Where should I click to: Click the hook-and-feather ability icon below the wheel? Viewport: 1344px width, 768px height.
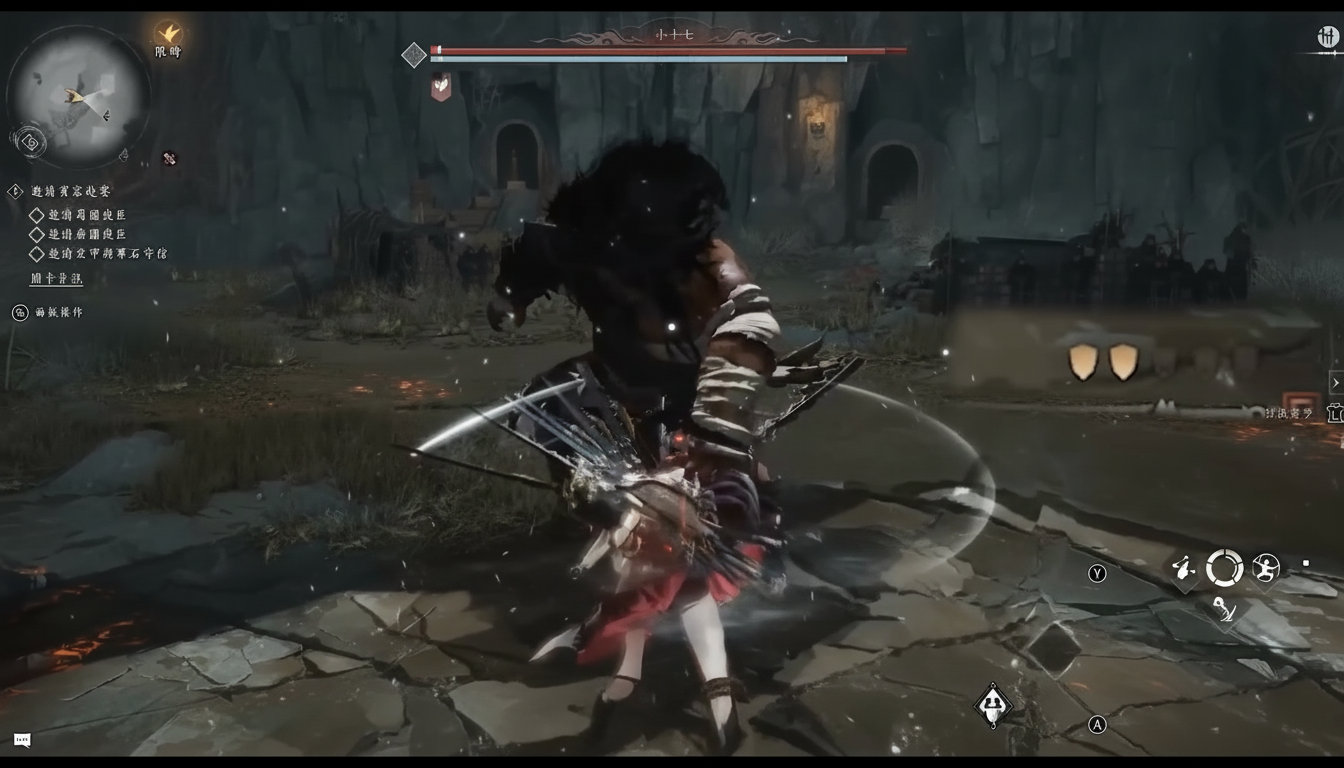(x=1222, y=612)
